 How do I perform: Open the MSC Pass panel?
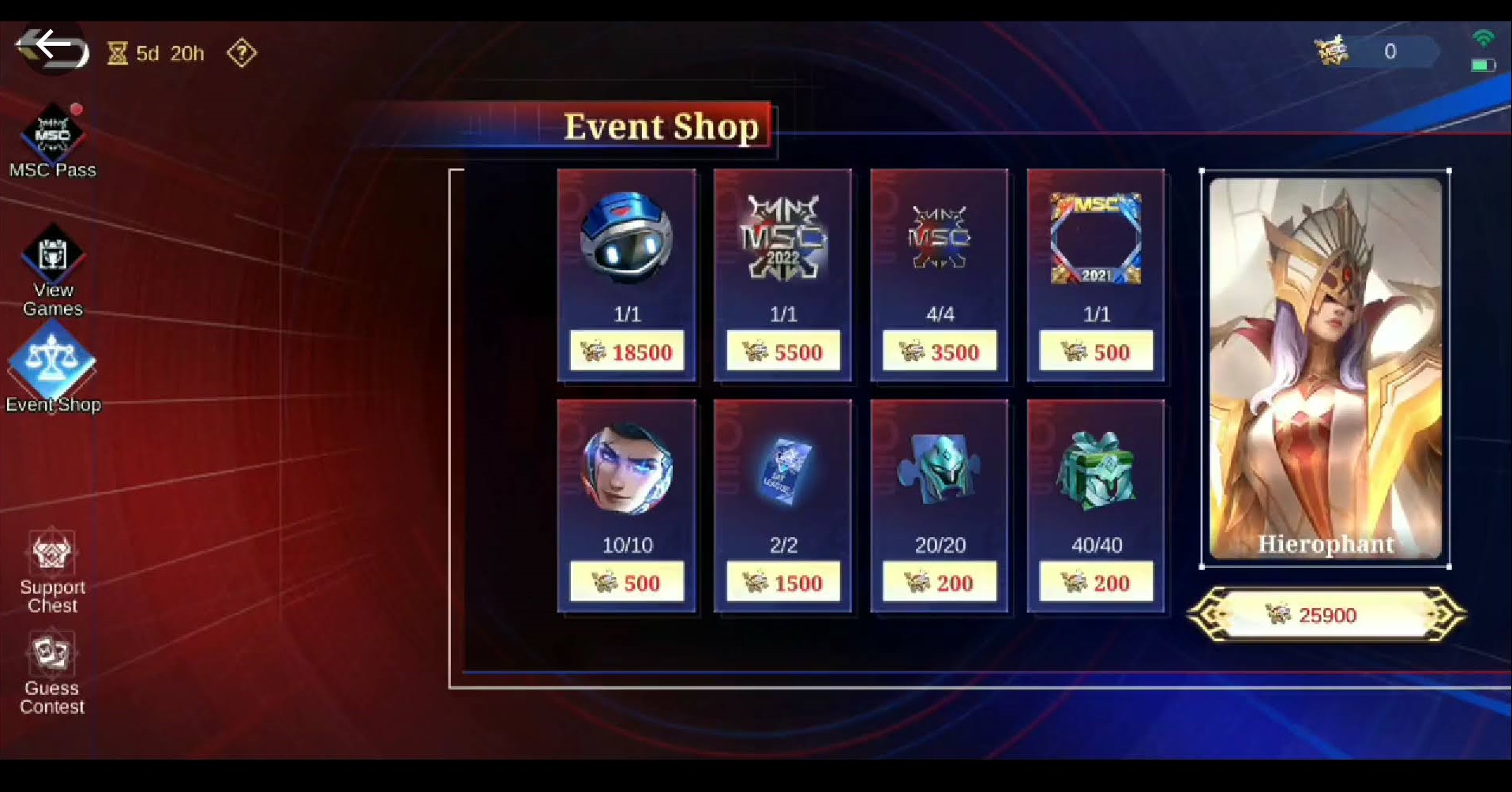(x=52, y=134)
